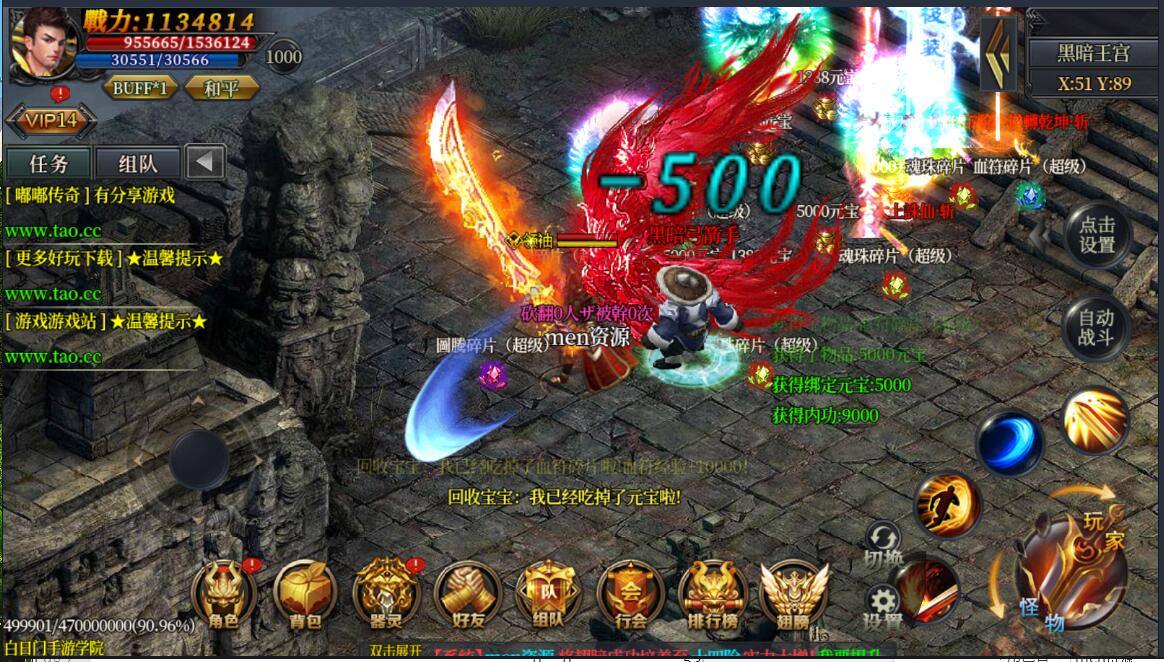Toggle 自动战斗 auto battle
Screen dimensions: 1164x662
click(x=1096, y=328)
